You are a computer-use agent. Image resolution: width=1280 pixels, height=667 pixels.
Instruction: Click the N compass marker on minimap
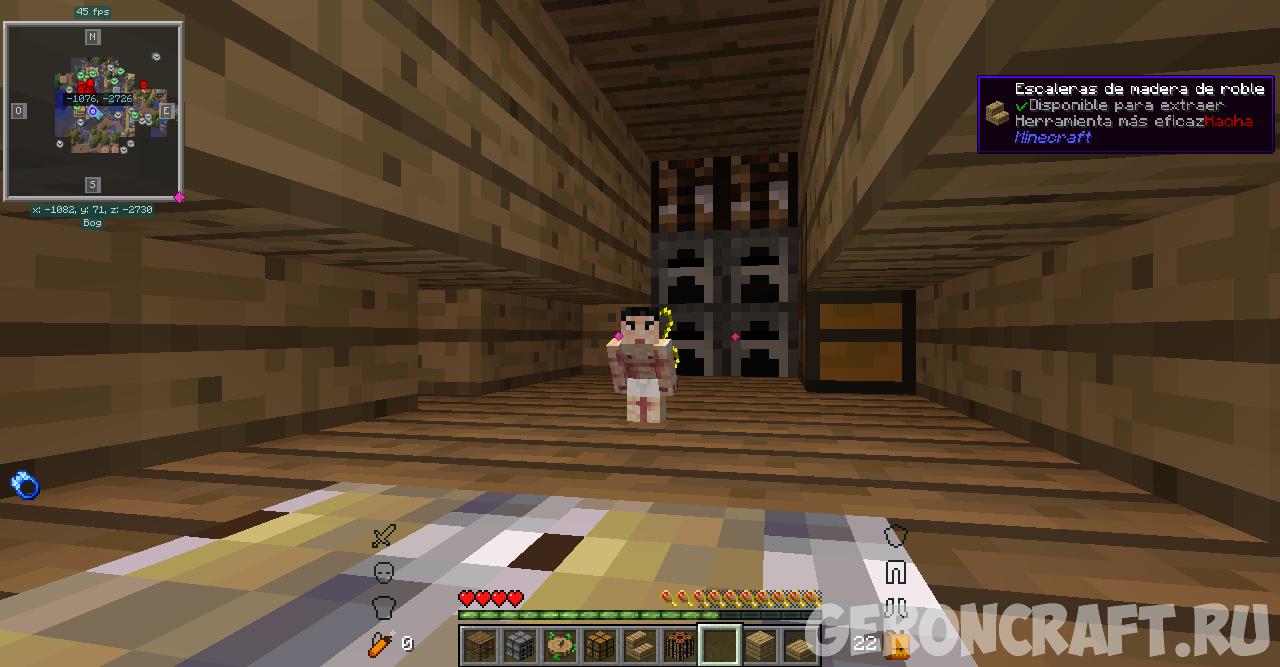pos(92,38)
